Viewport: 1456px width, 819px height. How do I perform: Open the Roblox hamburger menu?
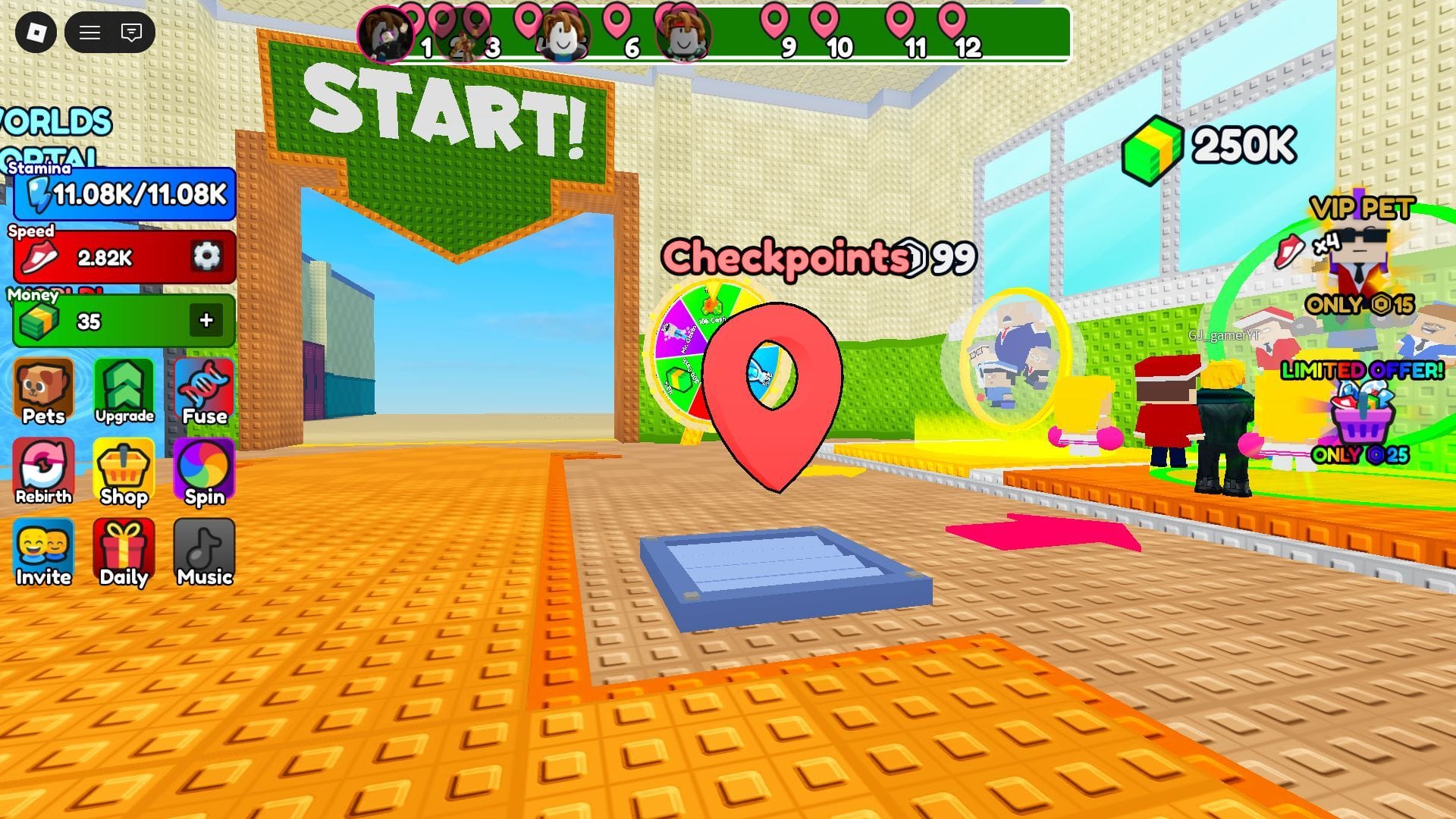89,32
